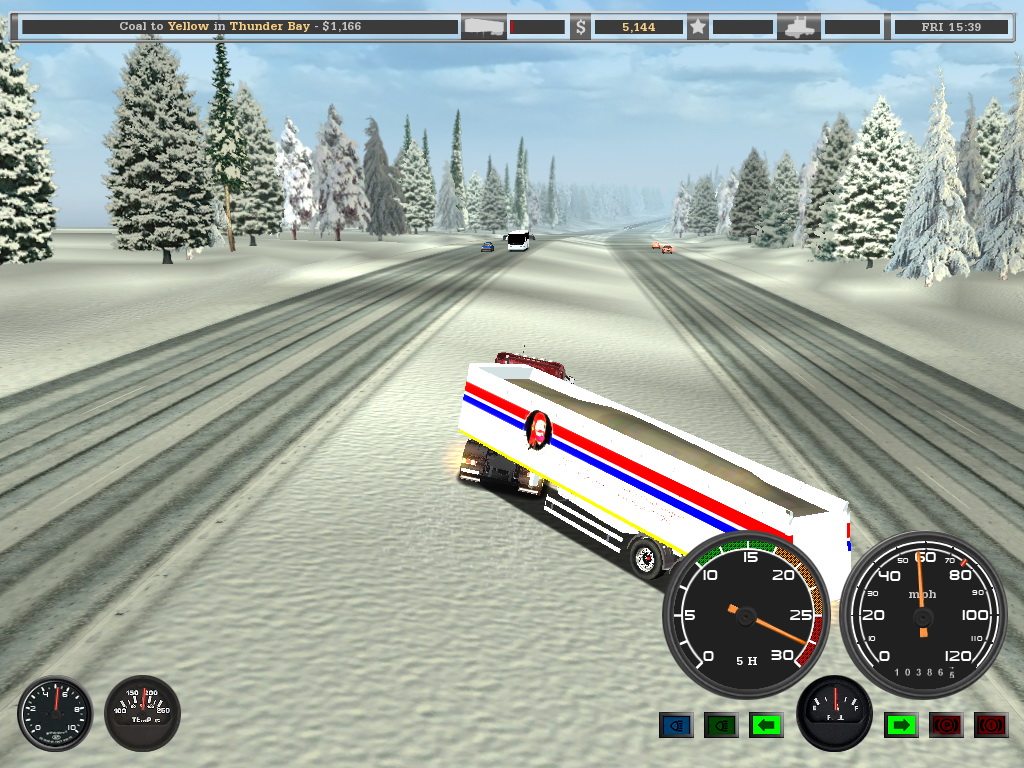This screenshot has width=1024, height=768.
Task: Toggle the parking brake P indicator
Action: click(946, 725)
